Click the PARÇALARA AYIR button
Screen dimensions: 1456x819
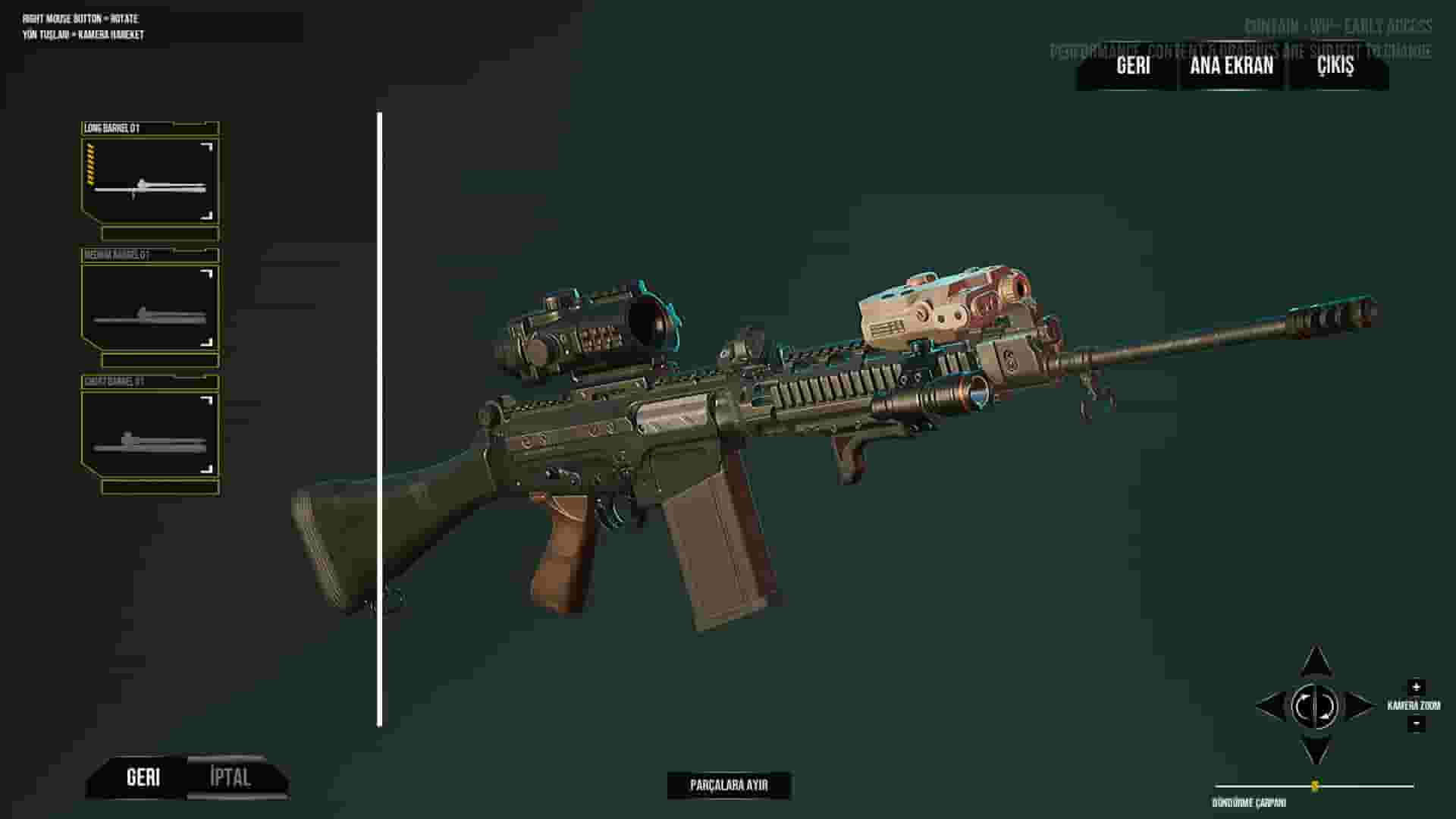pos(729,785)
